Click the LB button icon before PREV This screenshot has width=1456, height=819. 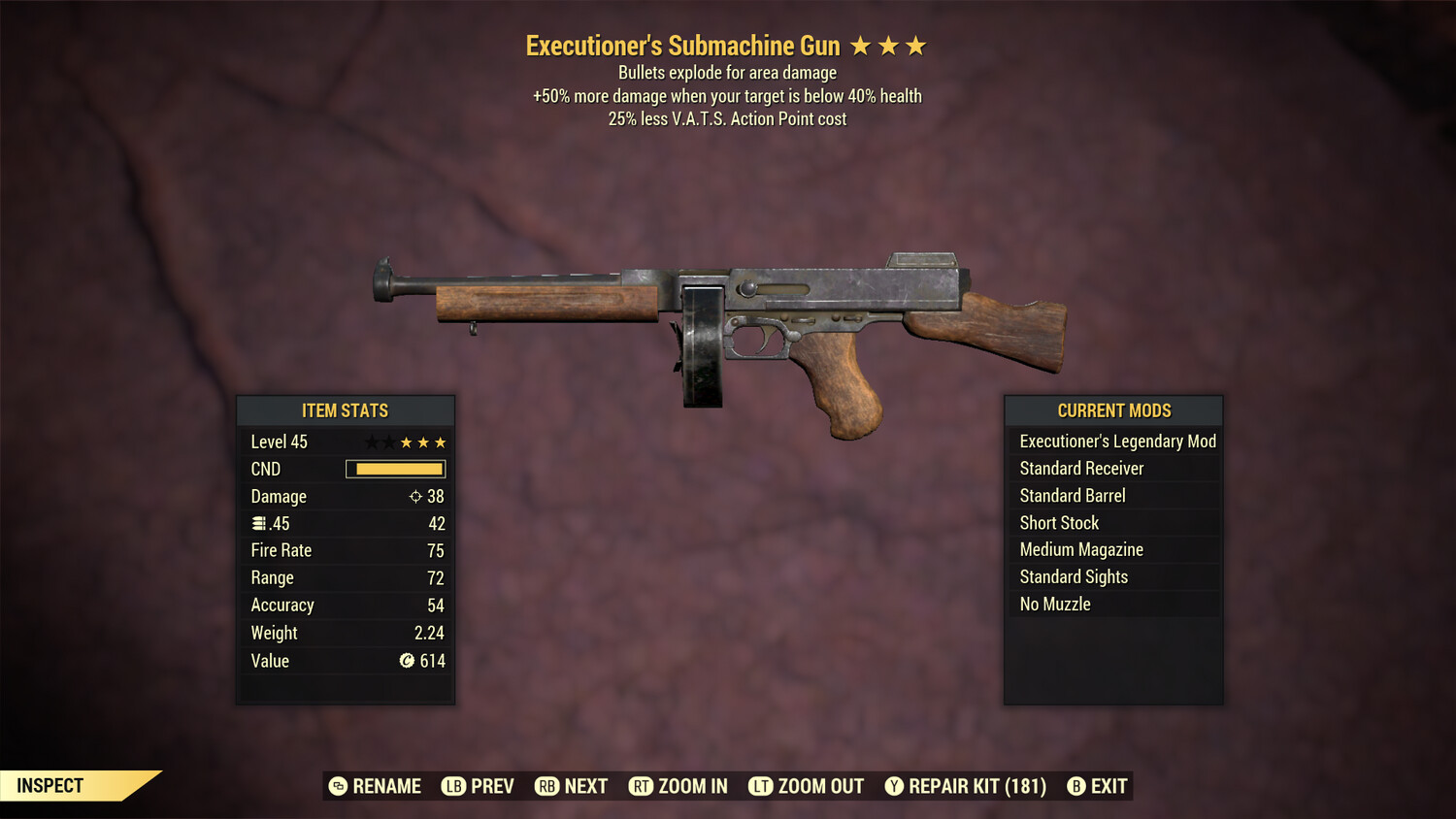click(452, 786)
